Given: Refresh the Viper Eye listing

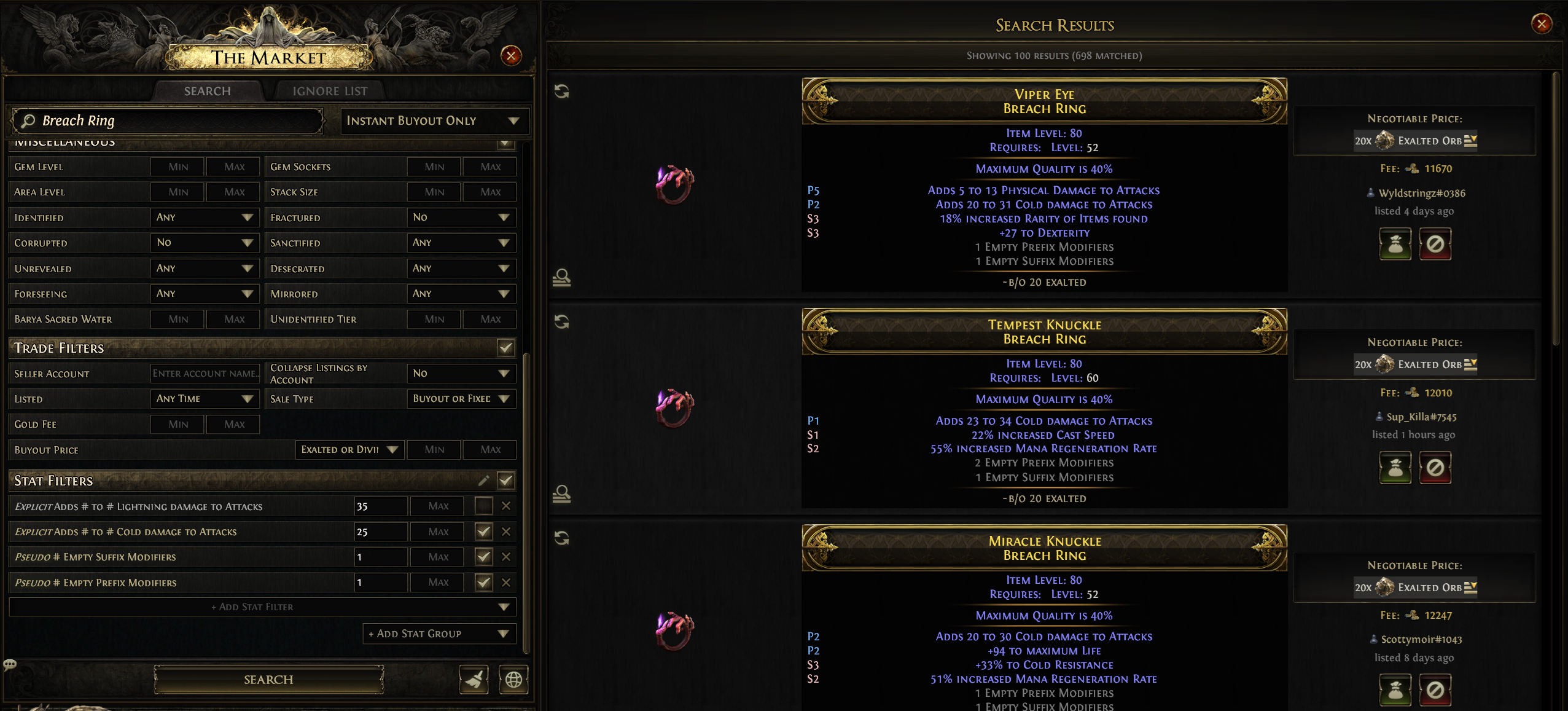Looking at the screenshot, I should click(561, 92).
